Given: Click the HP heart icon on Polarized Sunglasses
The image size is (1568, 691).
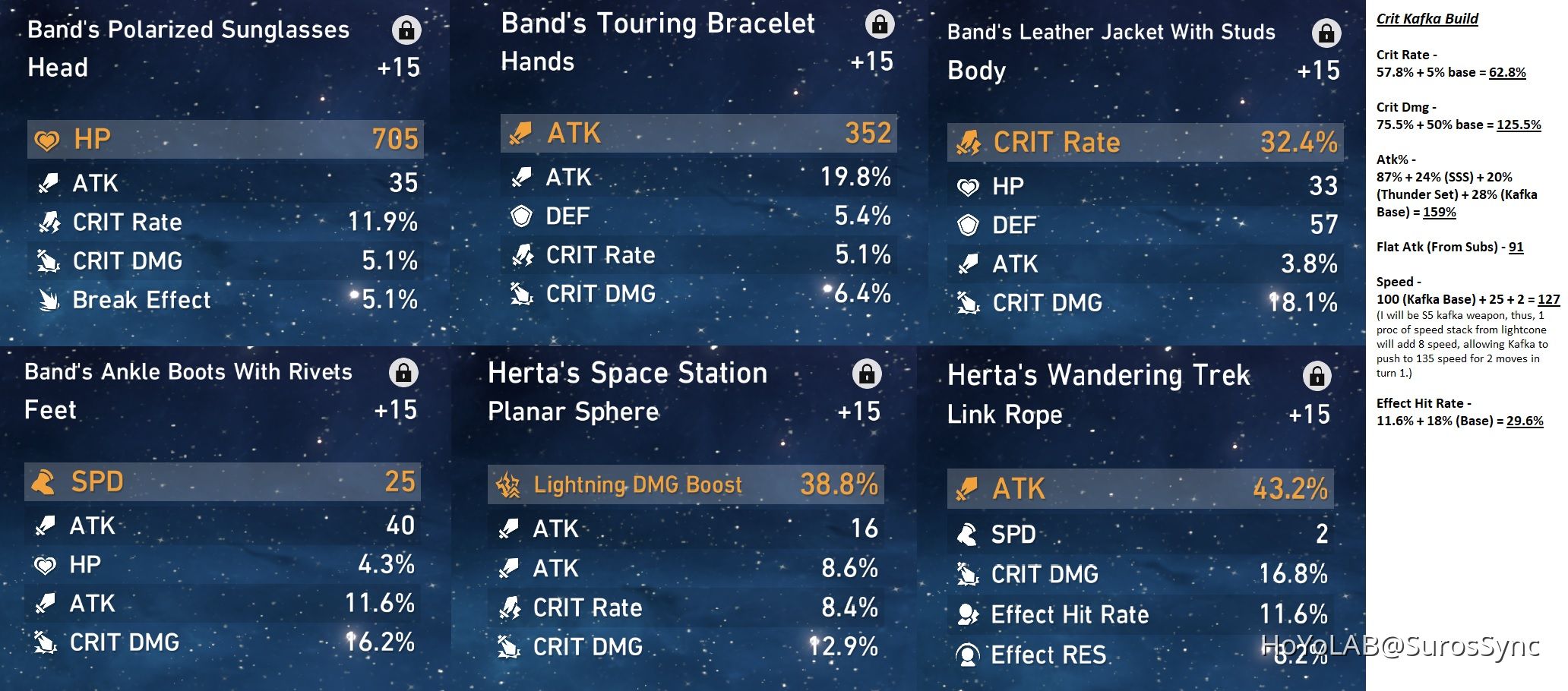Looking at the screenshot, I should tap(48, 139).
